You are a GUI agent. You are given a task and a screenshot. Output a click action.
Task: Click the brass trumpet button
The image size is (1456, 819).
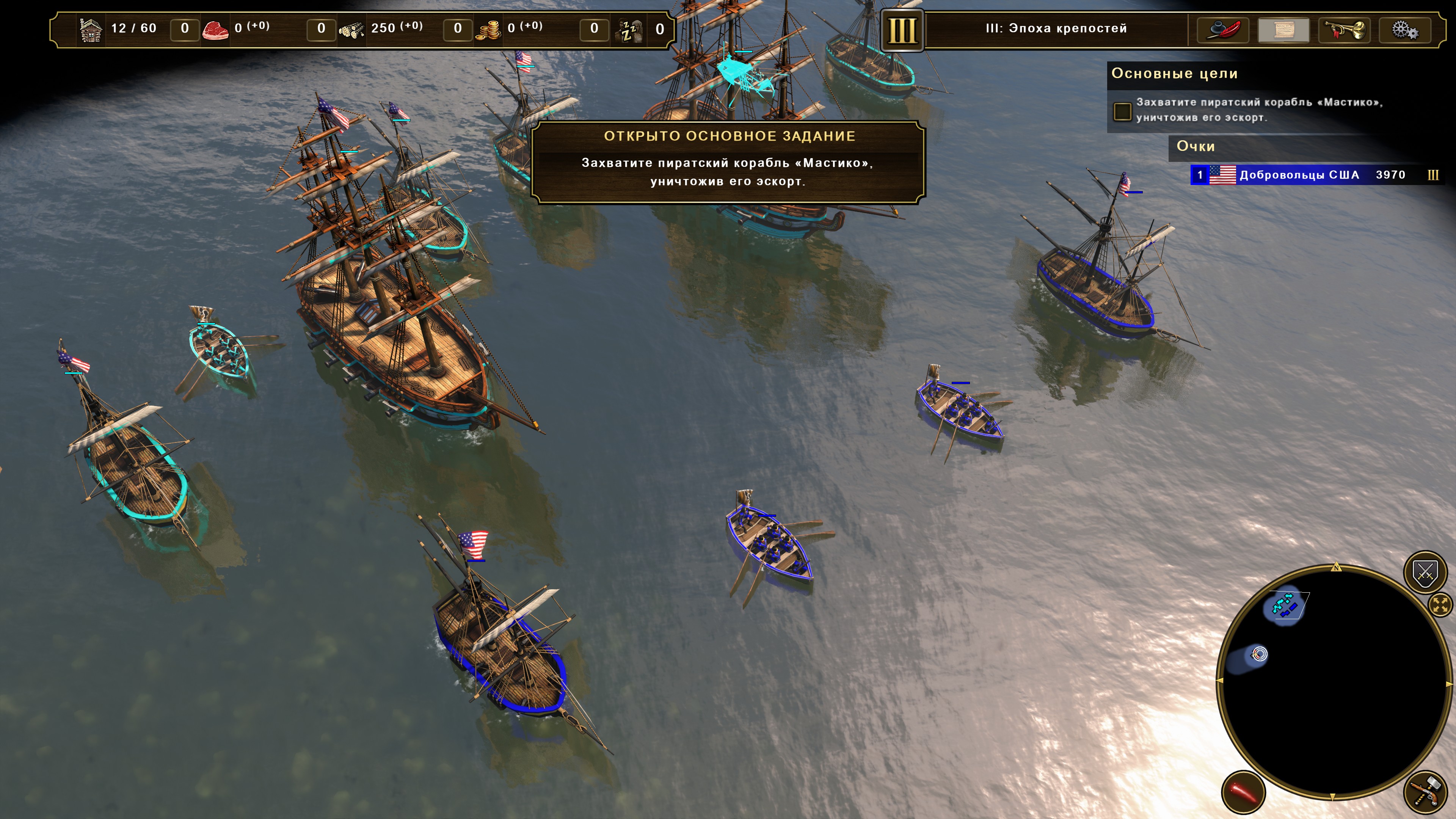(x=1345, y=30)
